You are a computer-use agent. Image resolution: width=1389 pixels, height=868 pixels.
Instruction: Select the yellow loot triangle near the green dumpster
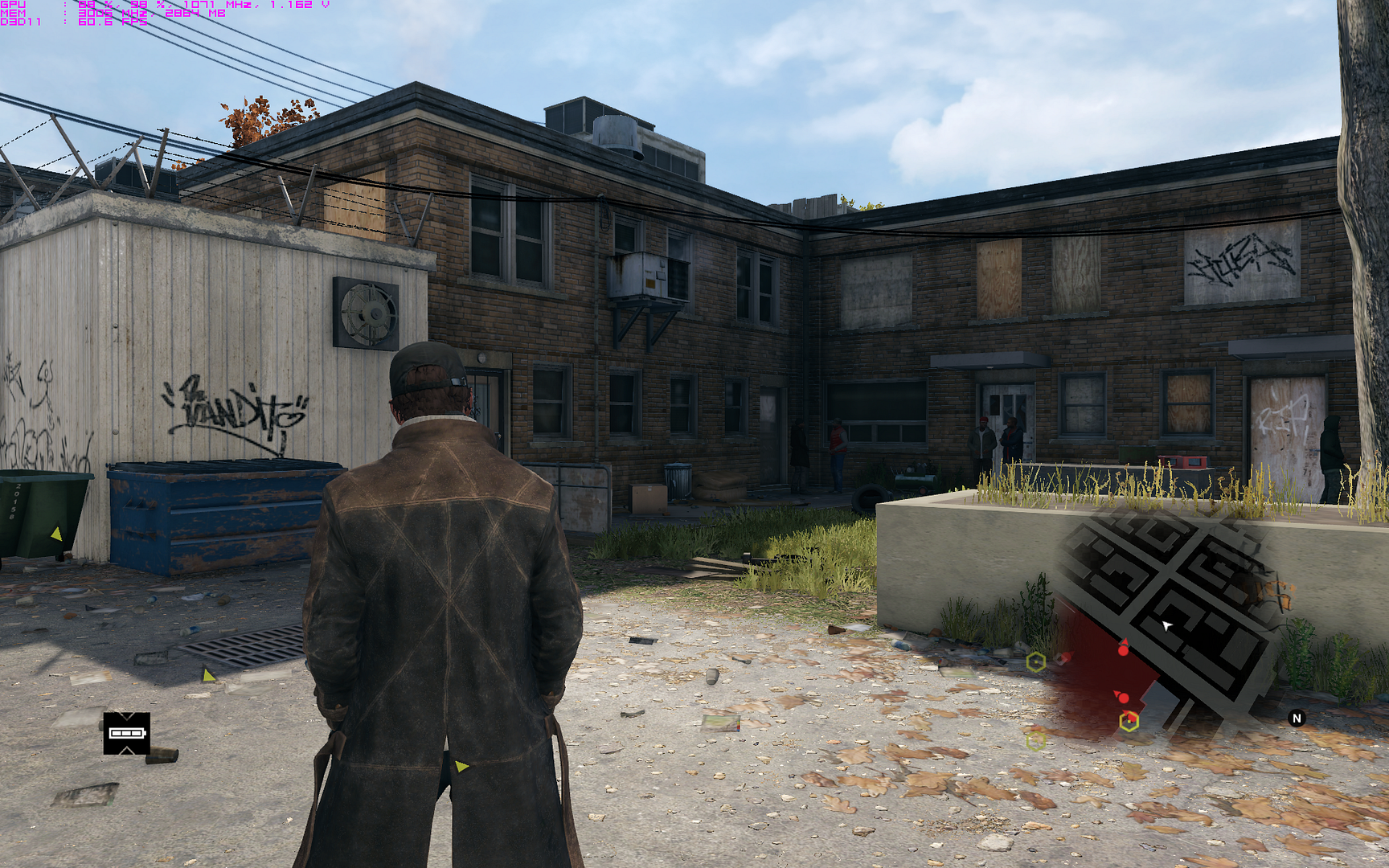(x=56, y=532)
